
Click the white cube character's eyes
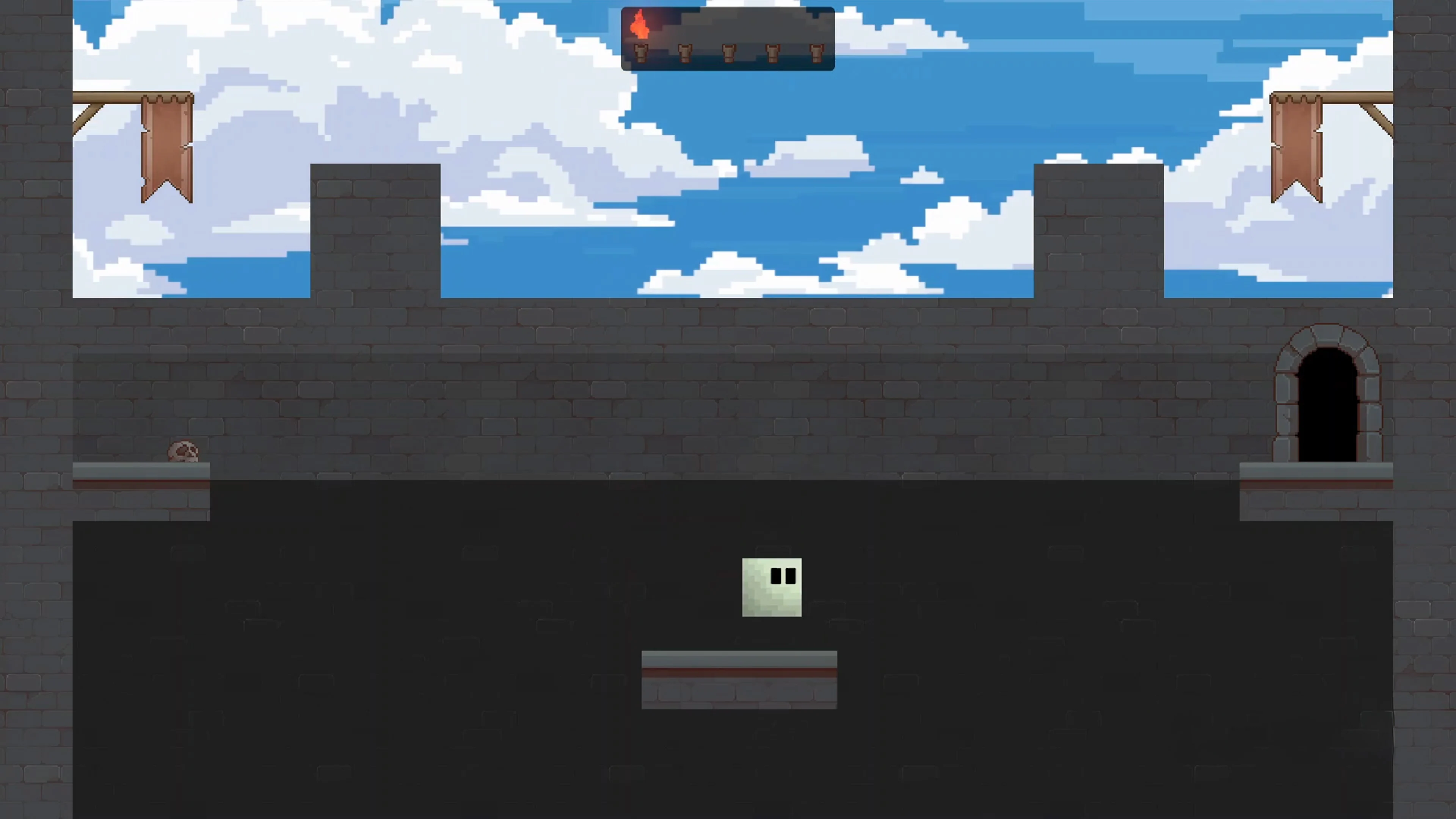click(x=784, y=576)
